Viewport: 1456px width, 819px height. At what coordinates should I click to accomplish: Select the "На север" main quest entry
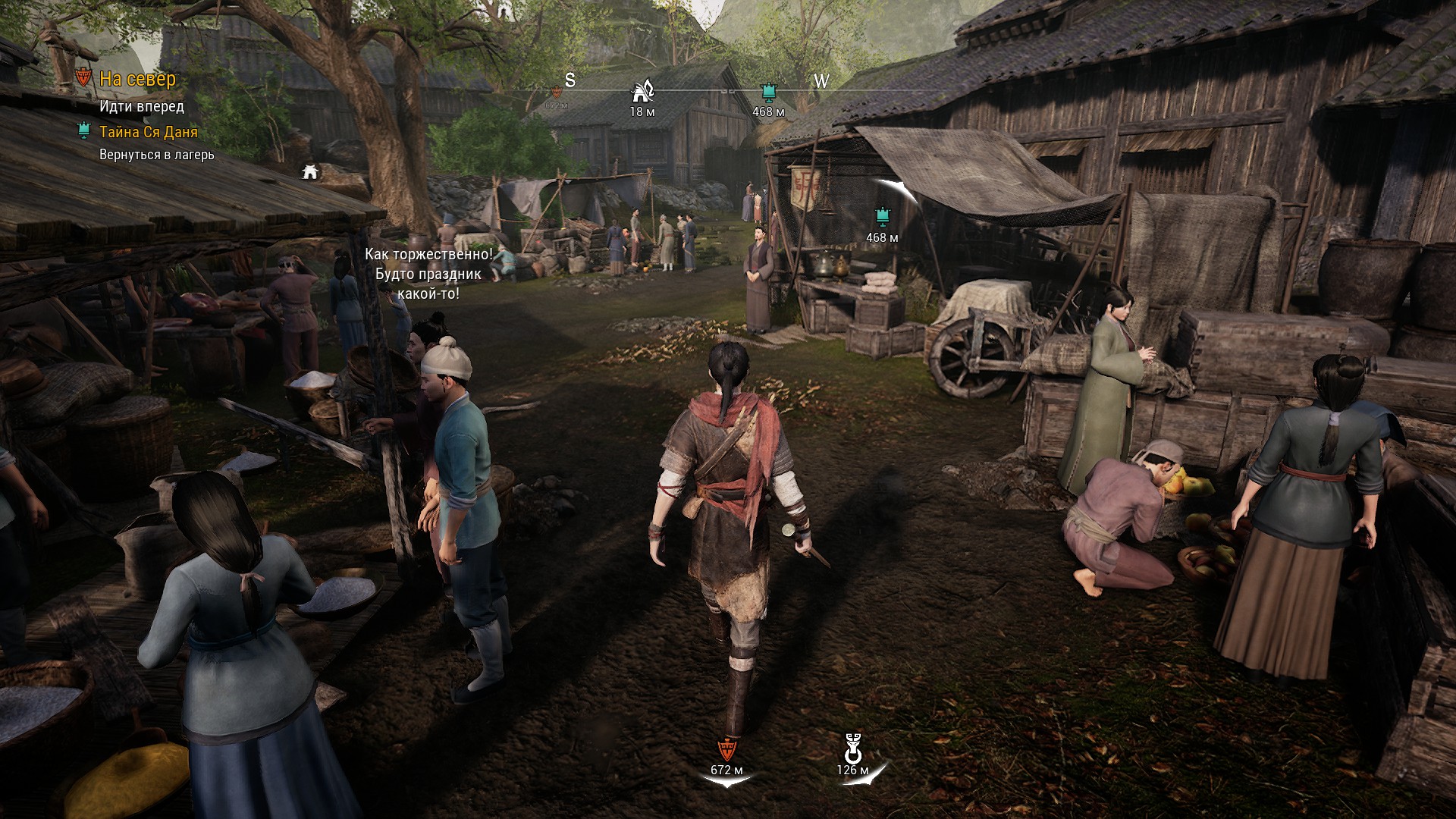point(137,79)
